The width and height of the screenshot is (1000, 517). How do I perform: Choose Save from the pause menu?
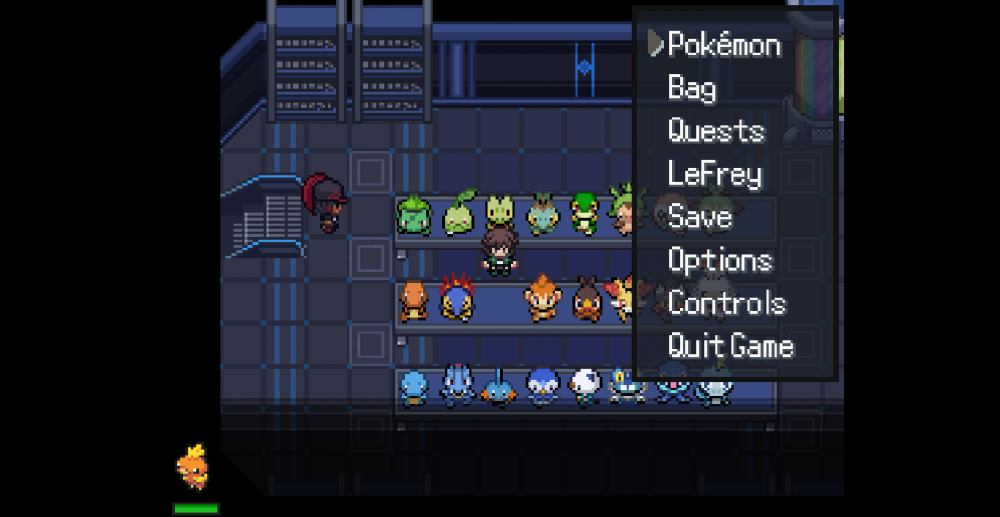(700, 217)
